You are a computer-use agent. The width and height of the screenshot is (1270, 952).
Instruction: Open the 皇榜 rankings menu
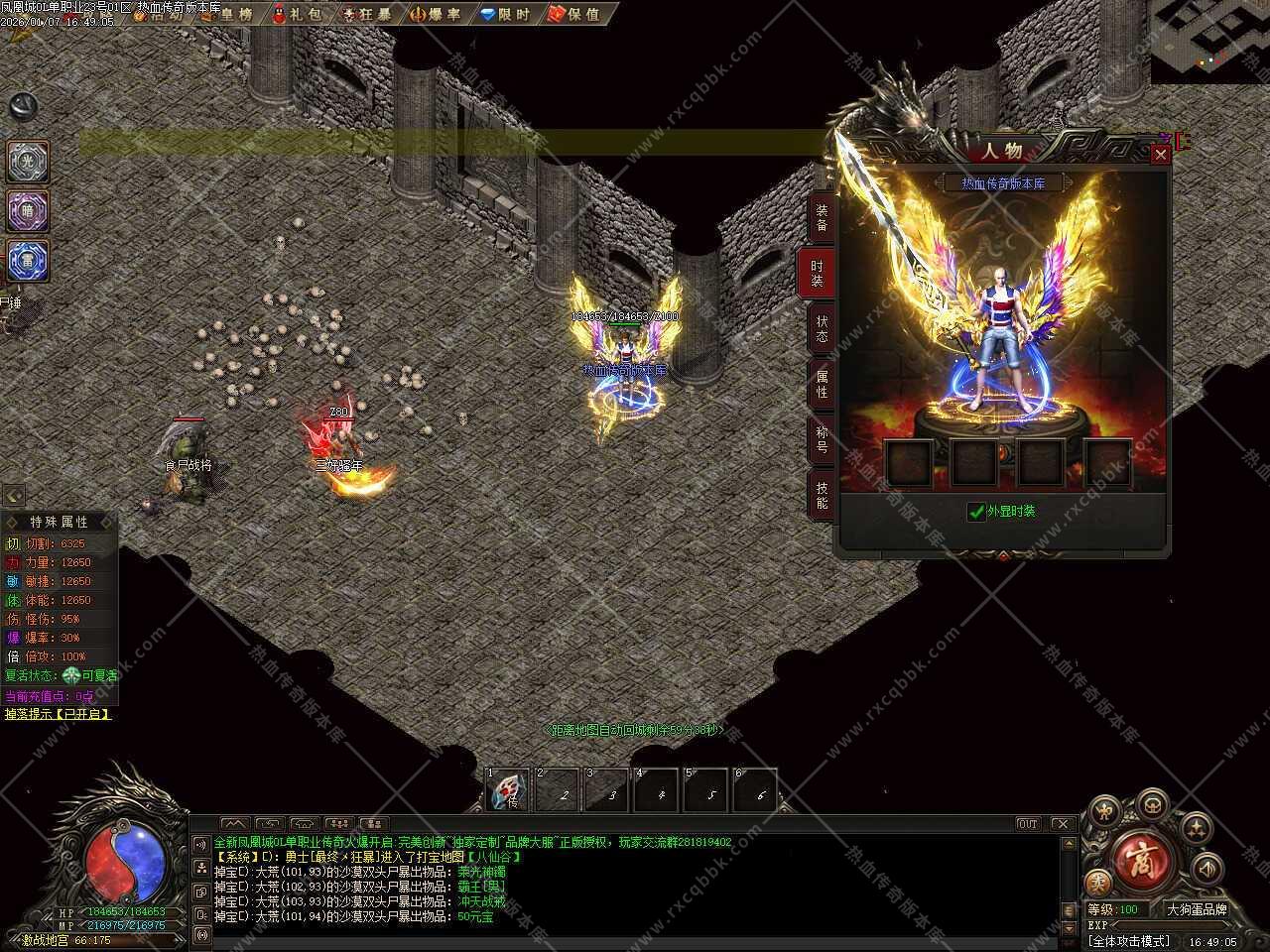(x=227, y=14)
